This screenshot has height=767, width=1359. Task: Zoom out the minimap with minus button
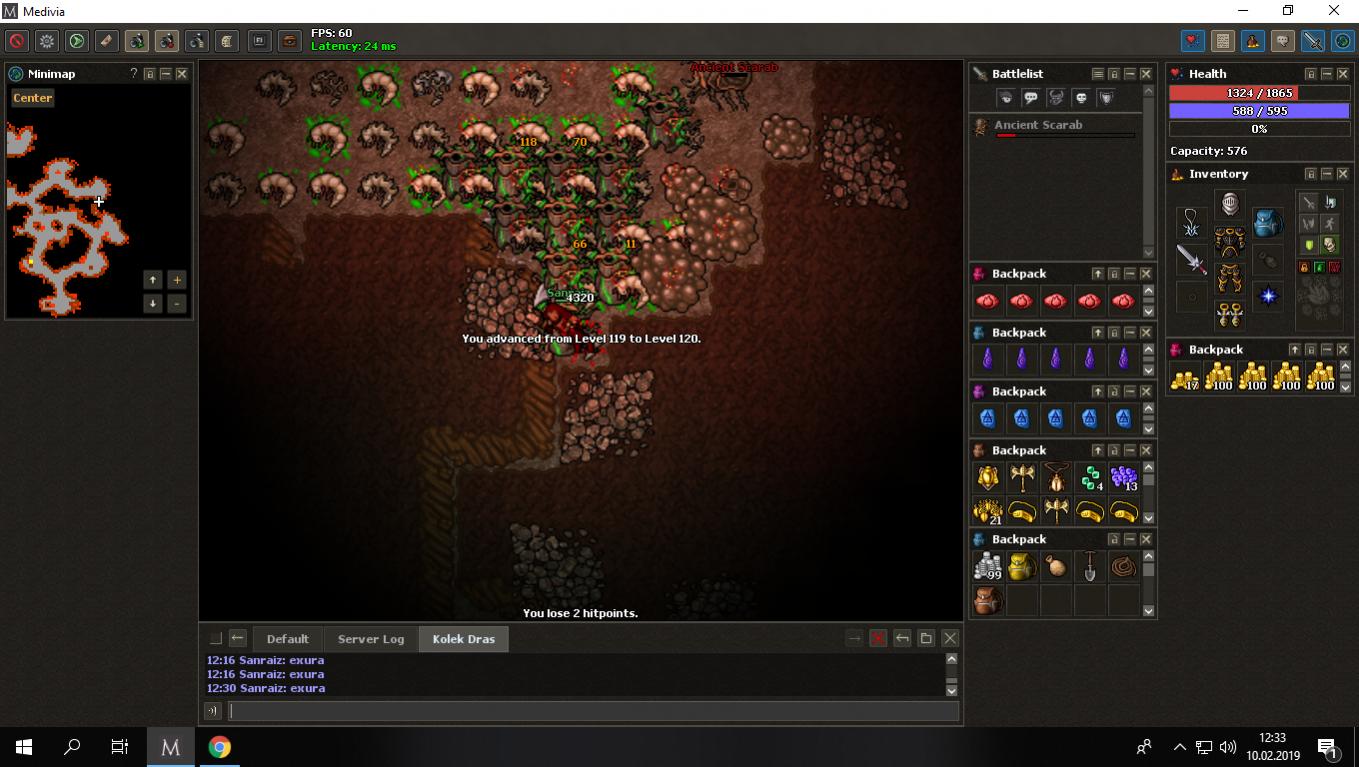tap(177, 303)
